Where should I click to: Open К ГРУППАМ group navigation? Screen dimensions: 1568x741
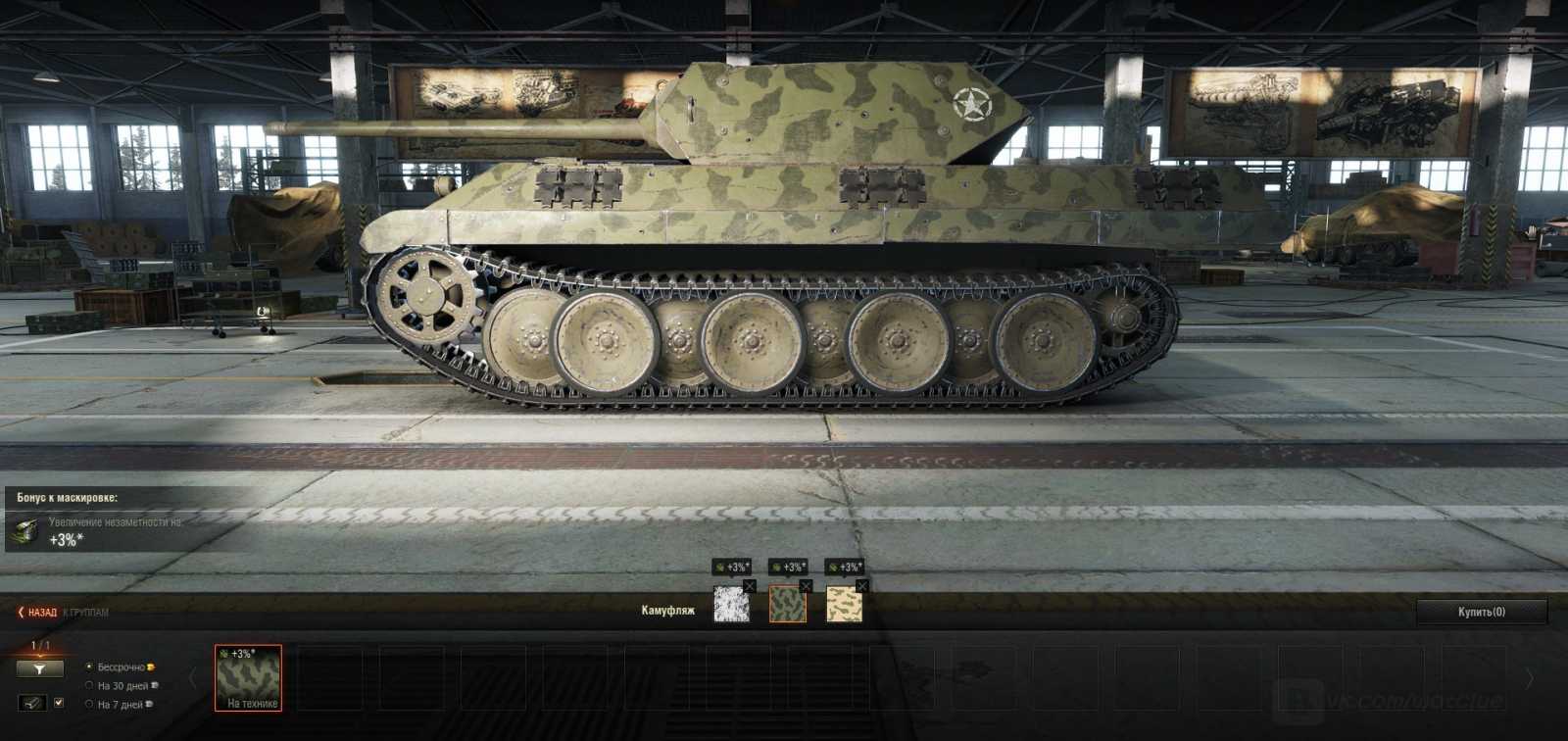85,613
